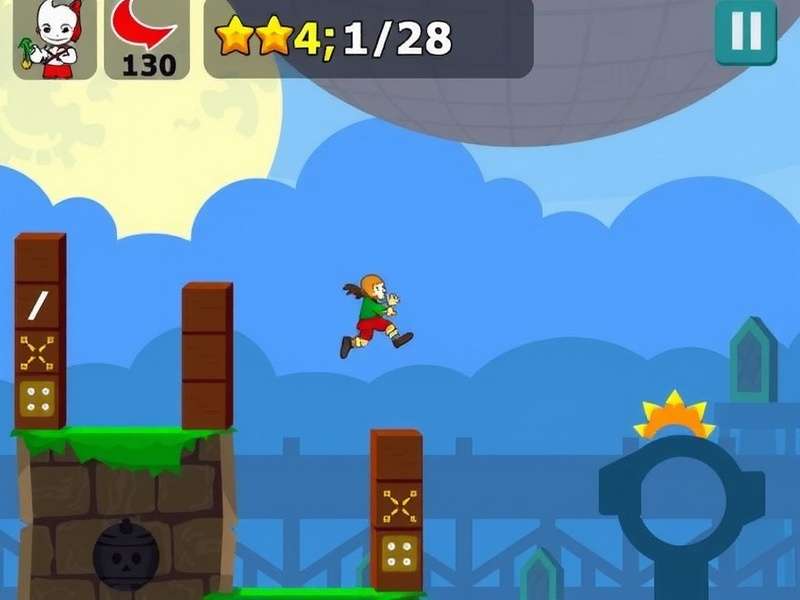
Task: Select the red boomerang item icon
Action: point(146,28)
